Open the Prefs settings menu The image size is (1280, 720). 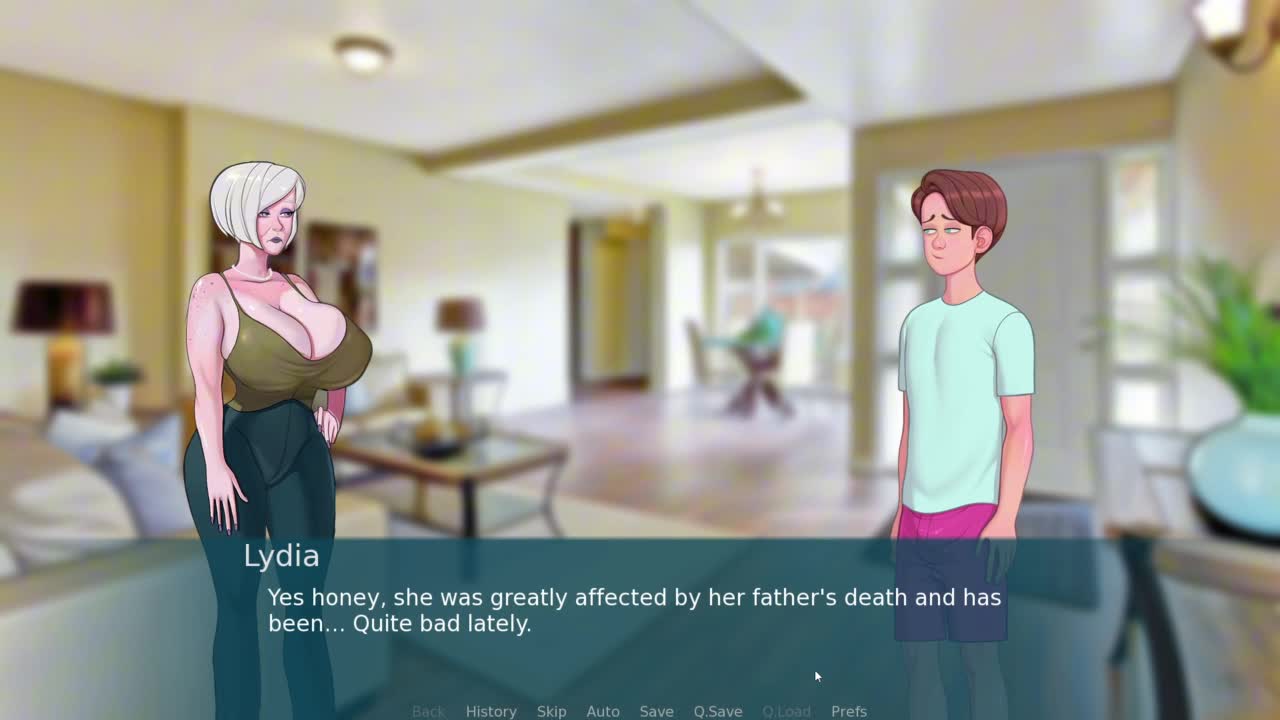point(849,711)
